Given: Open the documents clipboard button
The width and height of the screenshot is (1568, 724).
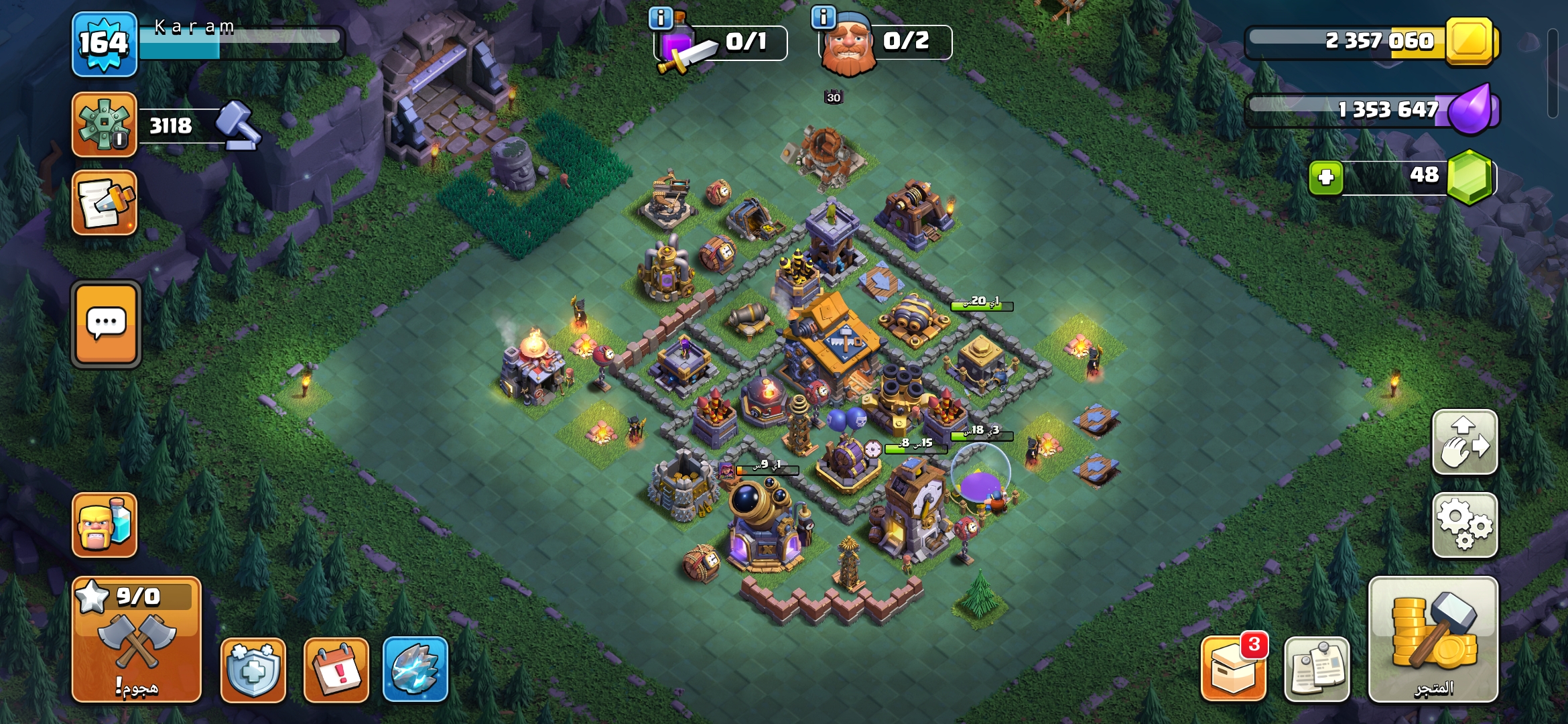Looking at the screenshot, I should (x=1317, y=670).
